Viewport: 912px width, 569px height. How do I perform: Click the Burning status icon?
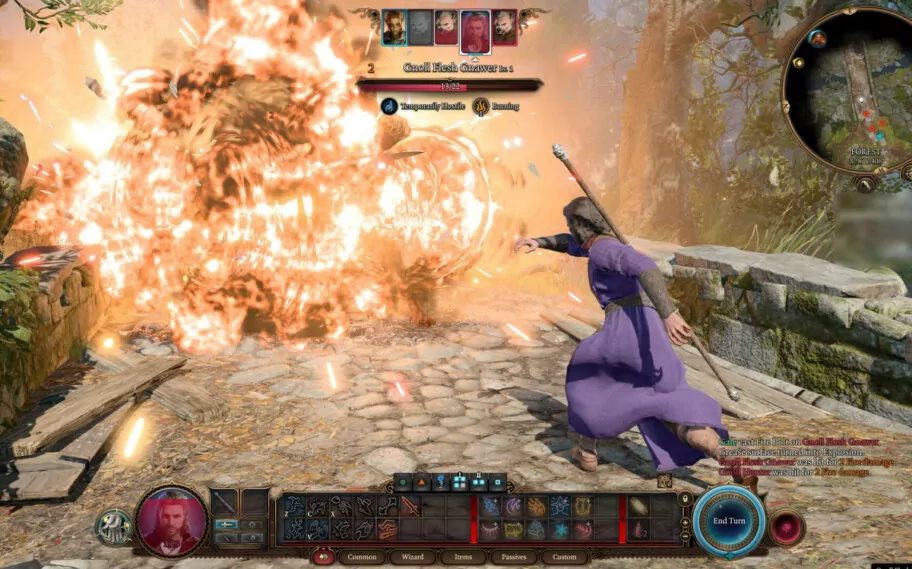[x=481, y=105]
